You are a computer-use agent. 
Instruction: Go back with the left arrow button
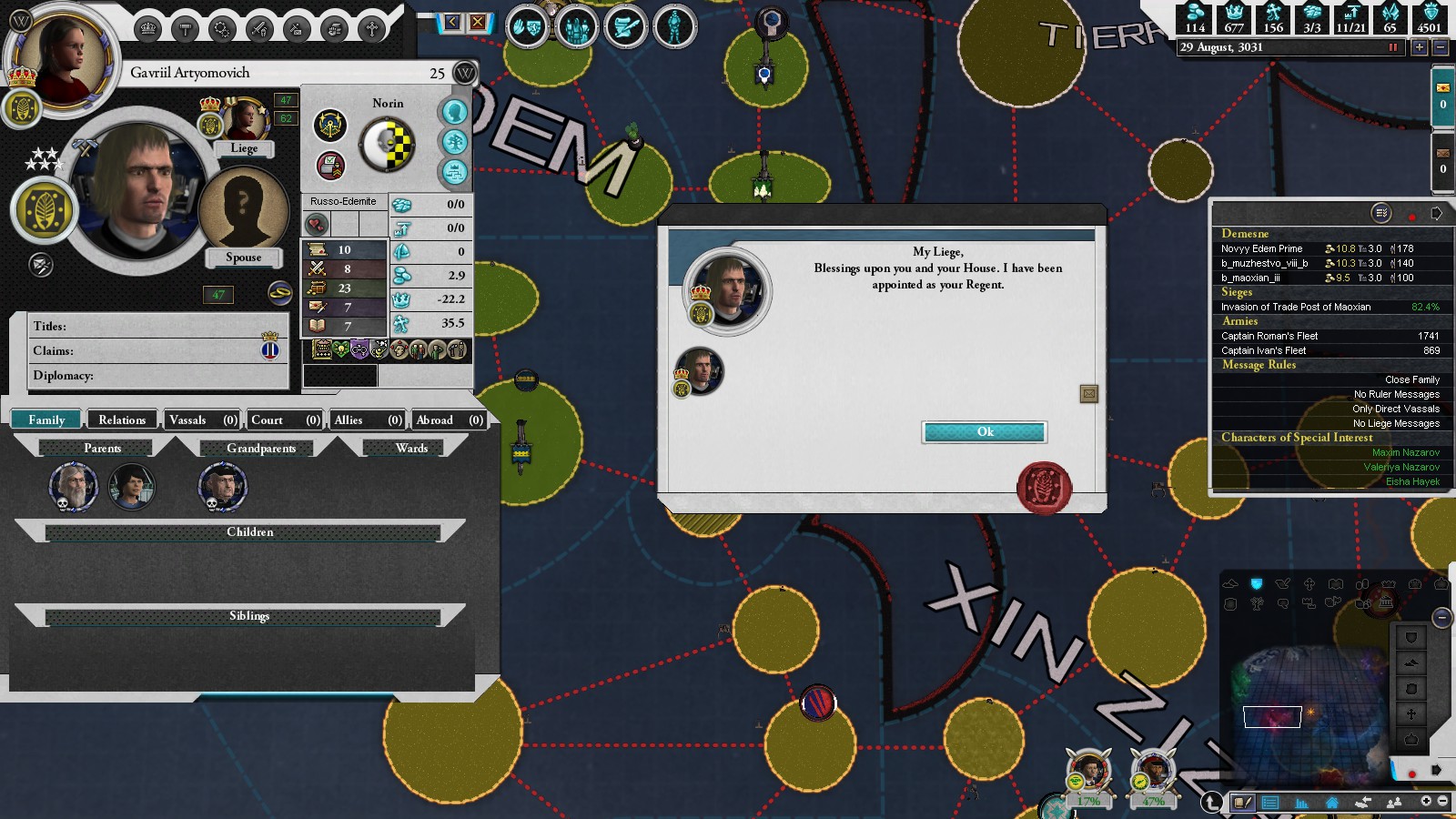click(451, 22)
